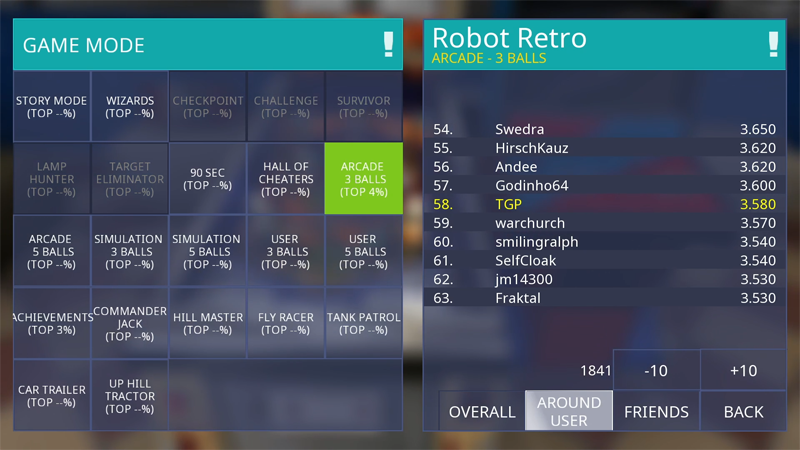
Task: Choose the Up Hill Tractor mode
Action: pyautogui.click(x=130, y=396)
